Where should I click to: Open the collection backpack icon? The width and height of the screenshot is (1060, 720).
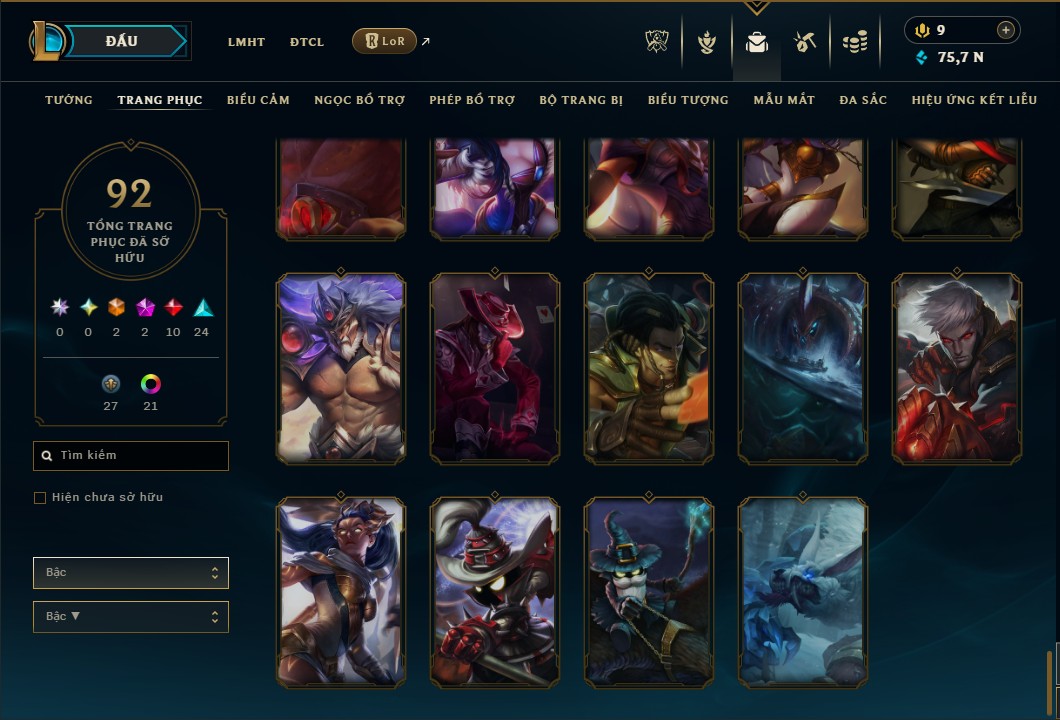(757, 42)
